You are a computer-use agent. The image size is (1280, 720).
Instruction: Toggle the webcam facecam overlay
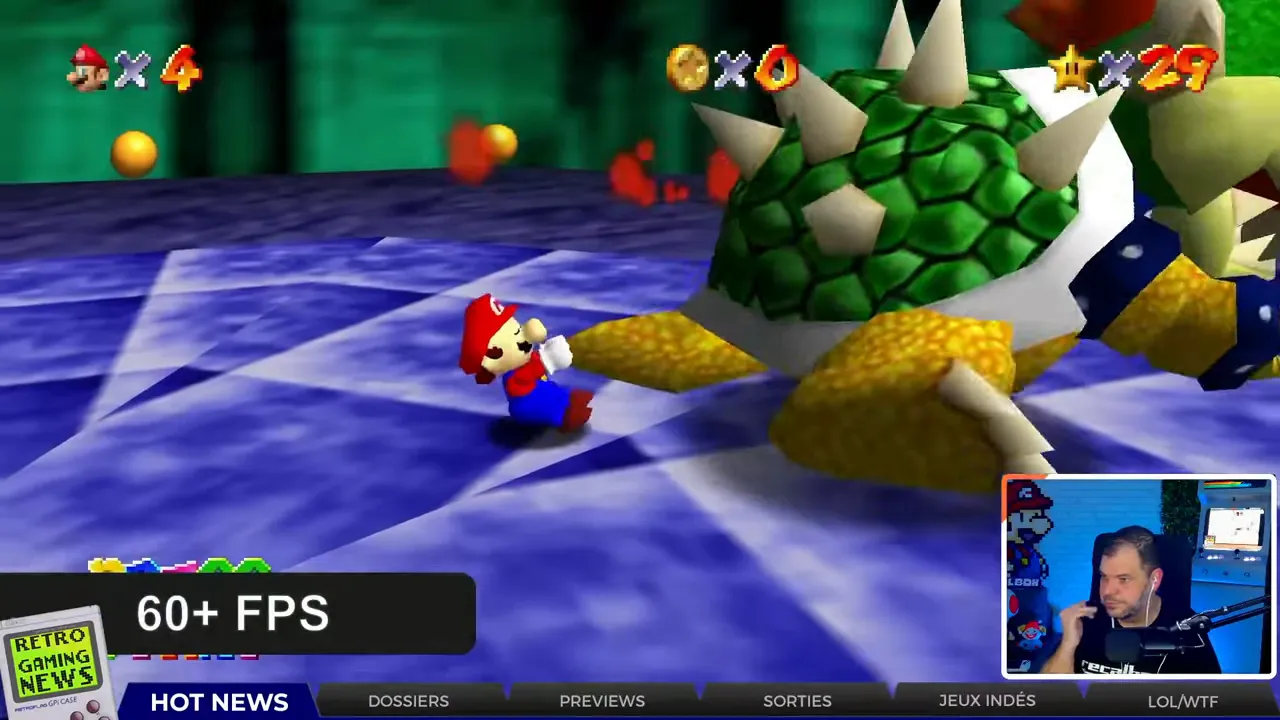[1137, 577]
